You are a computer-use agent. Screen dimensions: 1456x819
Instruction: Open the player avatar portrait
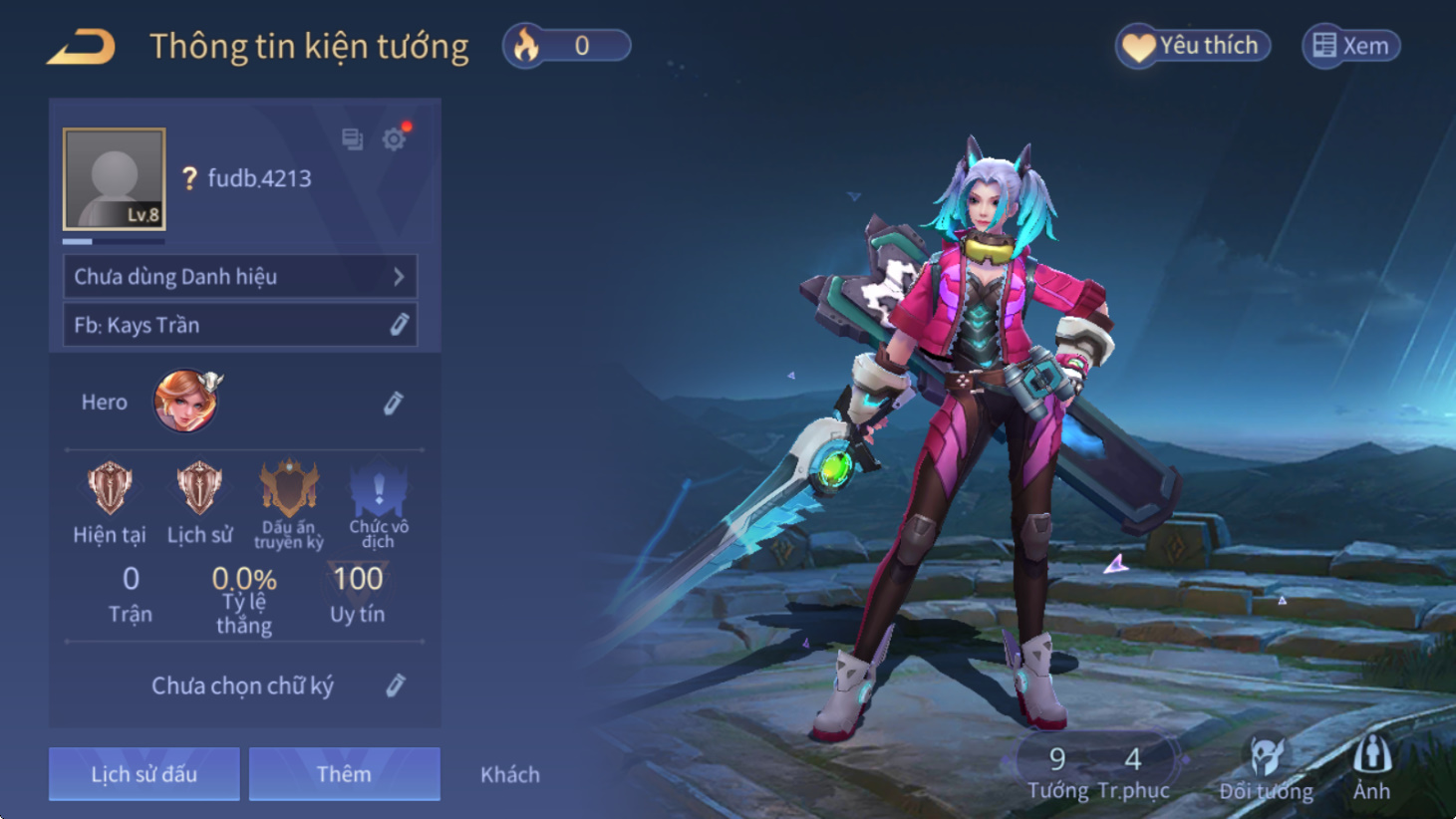click(115, 179)
